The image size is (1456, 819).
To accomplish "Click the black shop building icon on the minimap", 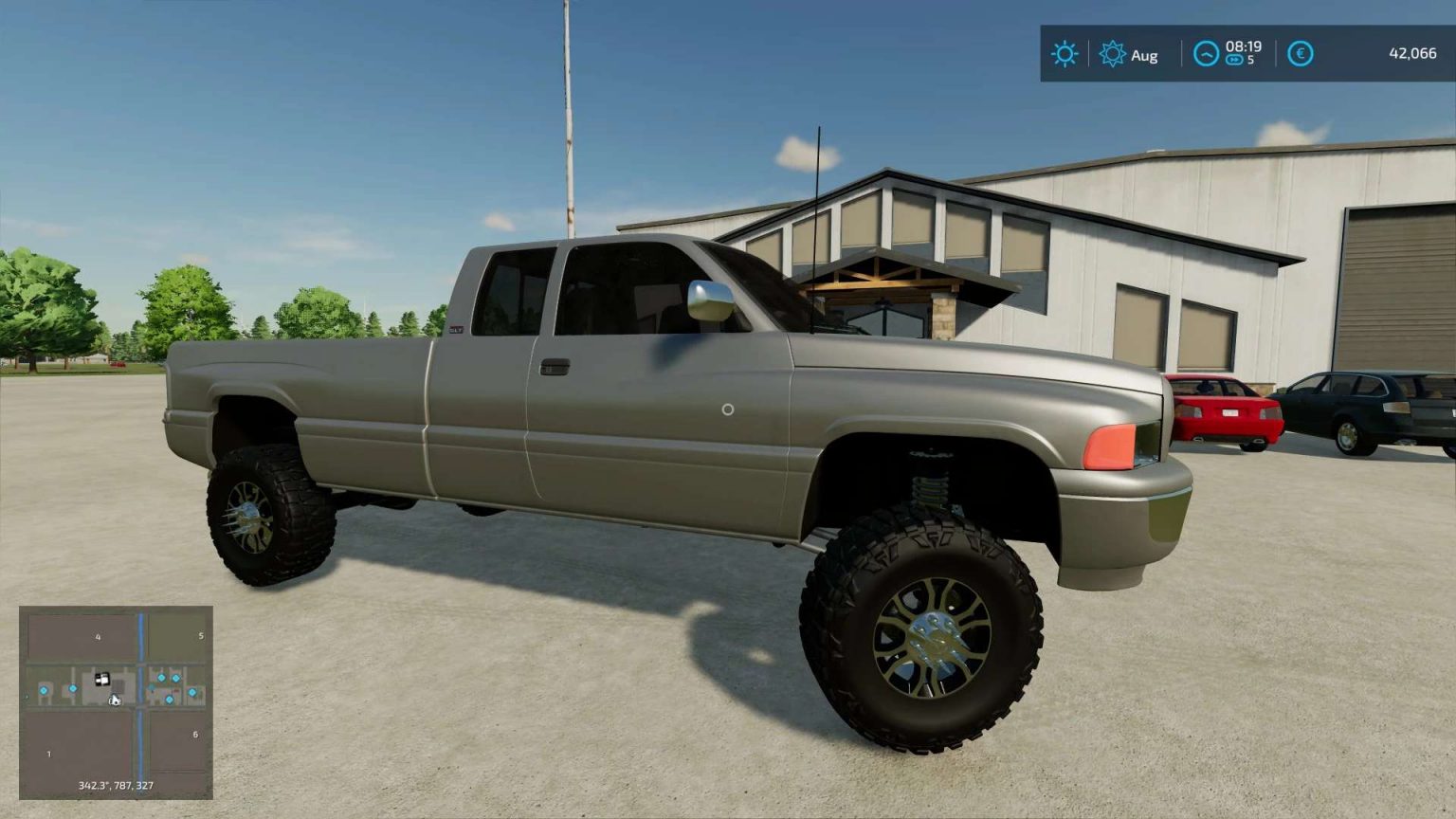I will click(101, 678).
